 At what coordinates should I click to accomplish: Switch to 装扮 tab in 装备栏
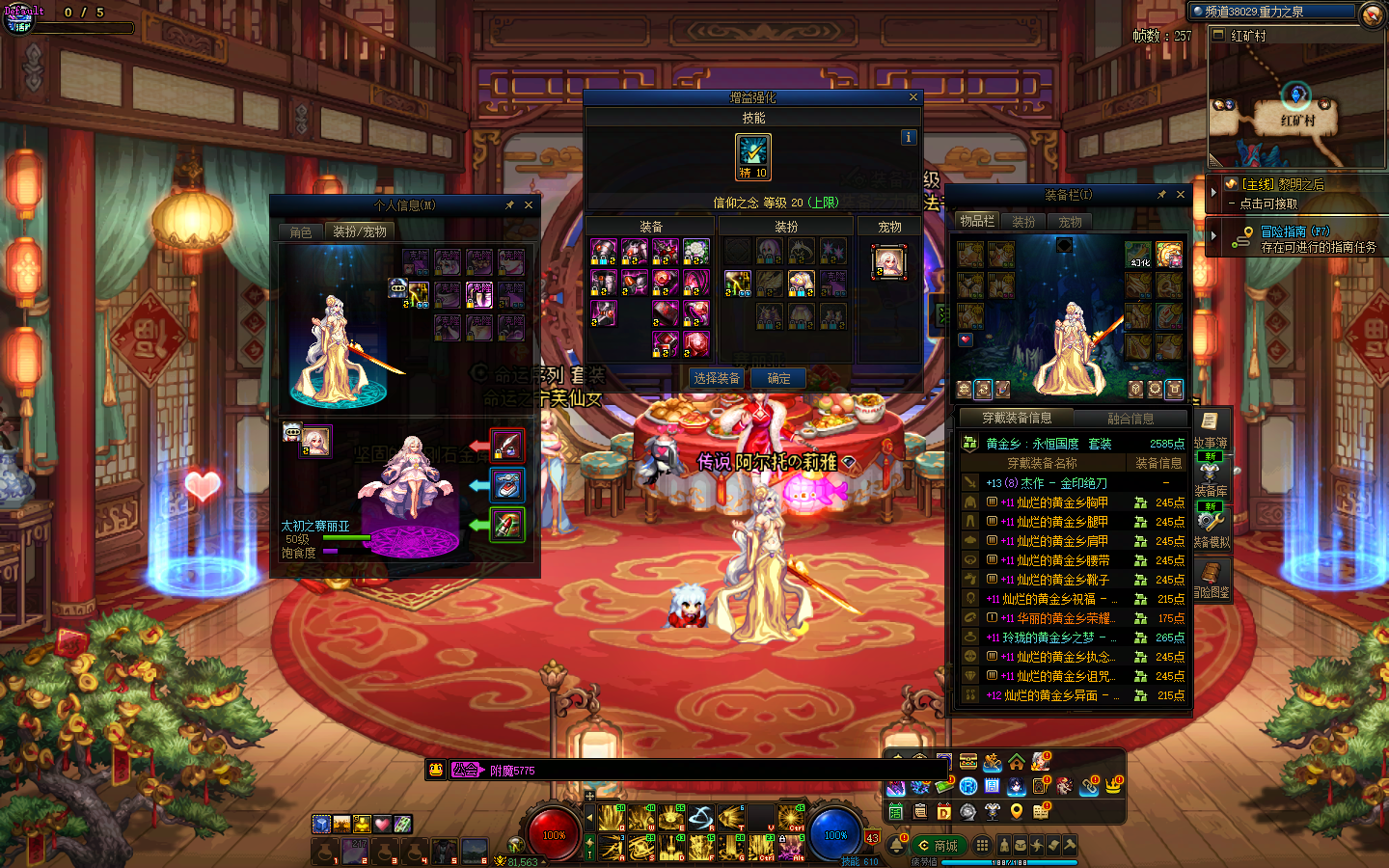pyautogui.click(x=1024, y=222)
